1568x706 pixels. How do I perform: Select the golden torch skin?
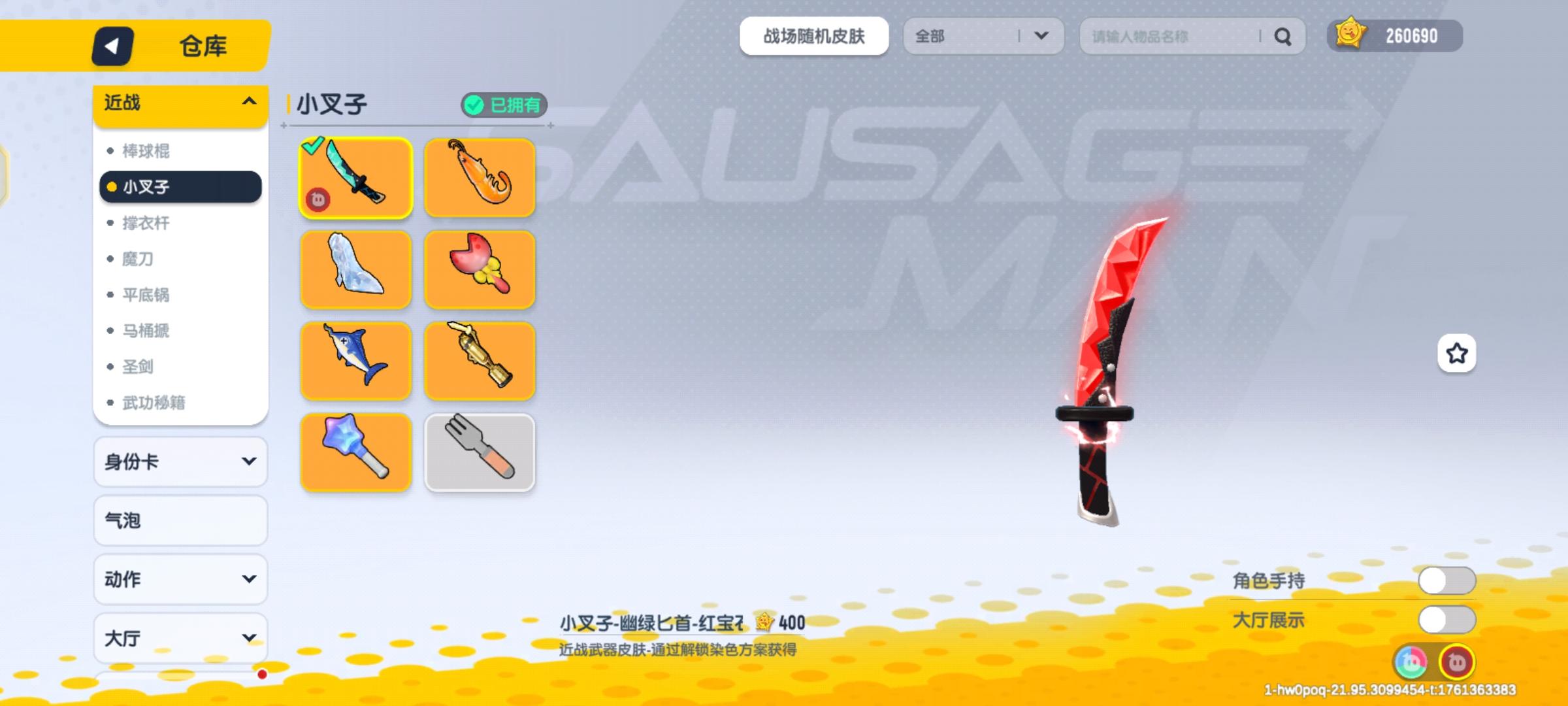[x=480, y=361]
